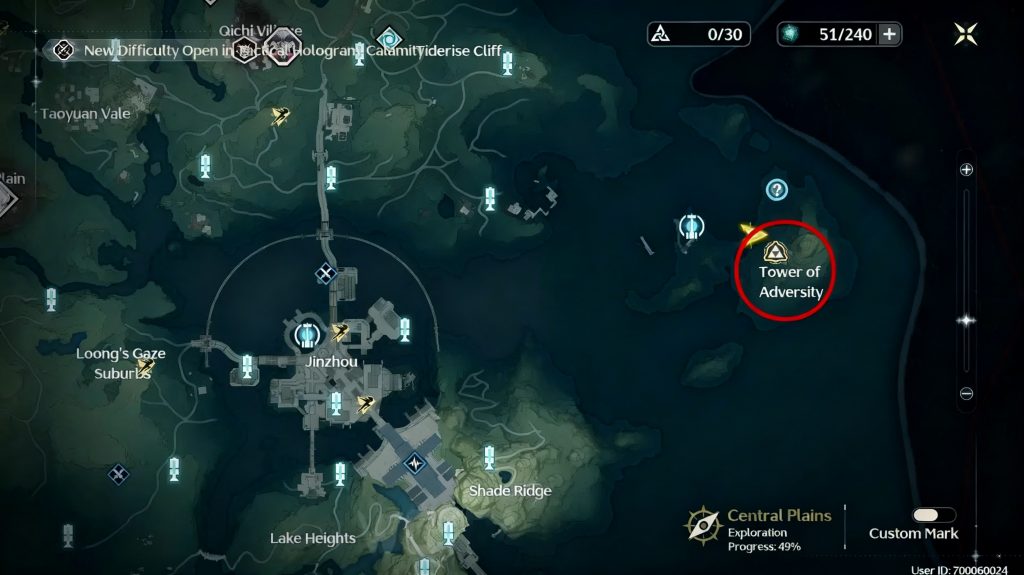The width and height of the screenshot is (1024, 575).
Task: Select the question mark marker near the tower
Action: (776, 189)
